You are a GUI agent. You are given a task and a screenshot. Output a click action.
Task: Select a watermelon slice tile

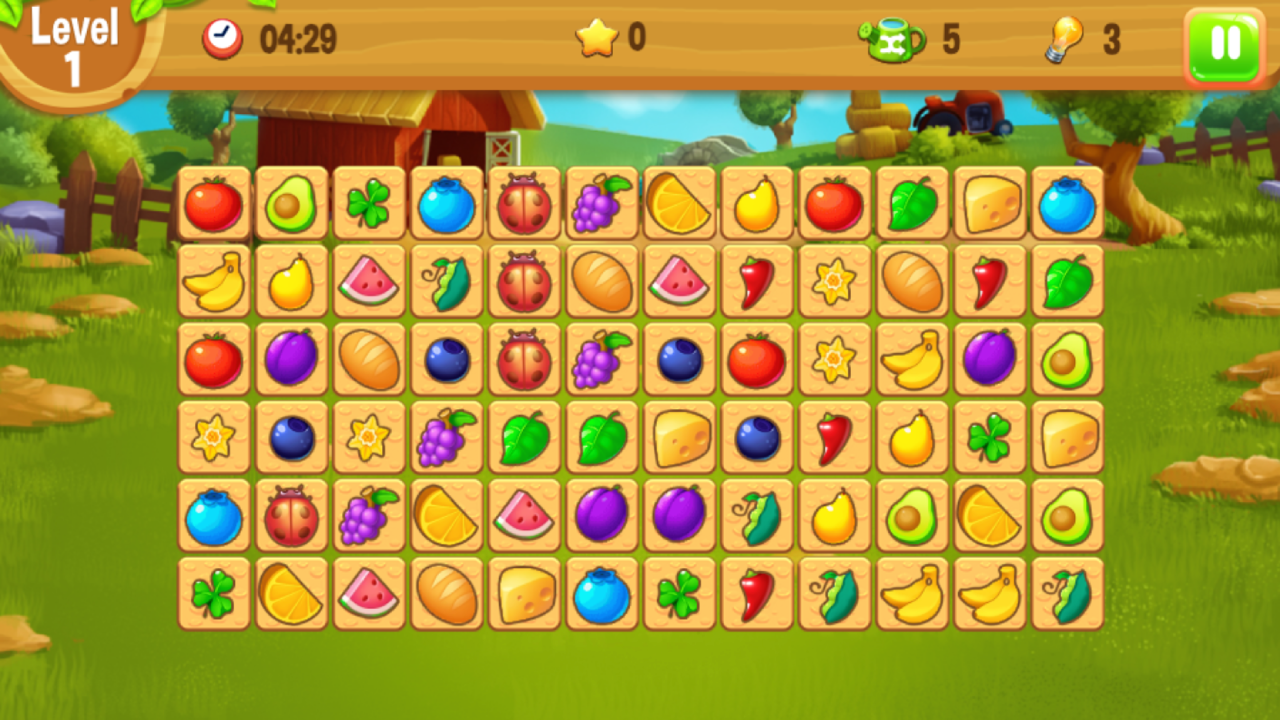[369, 283]
